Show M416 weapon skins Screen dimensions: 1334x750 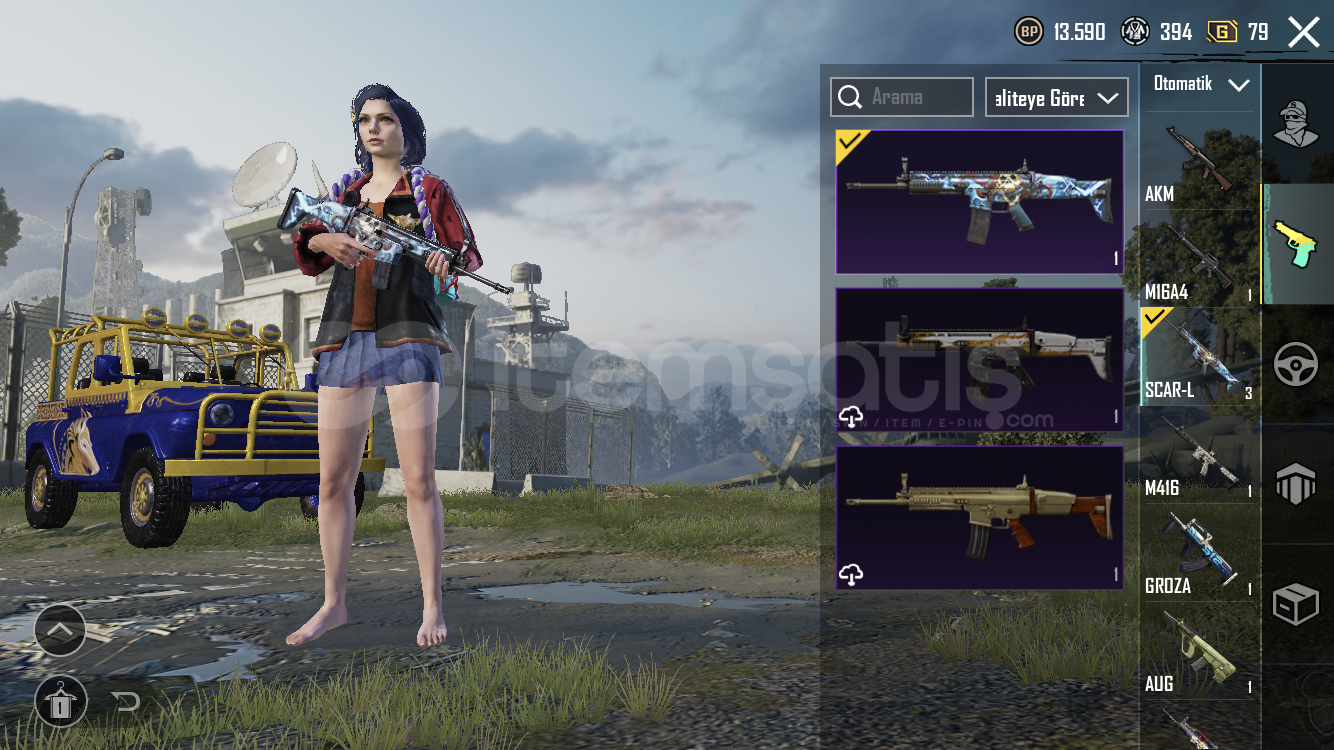pos(1199,455)
